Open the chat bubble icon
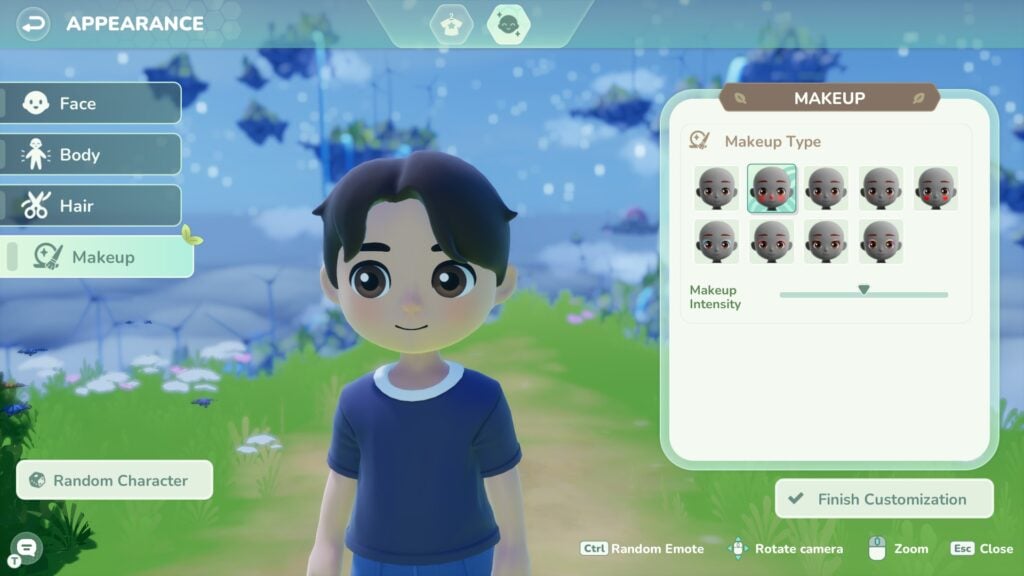This screenshot has height=576, width=1024. click(26, 546)
